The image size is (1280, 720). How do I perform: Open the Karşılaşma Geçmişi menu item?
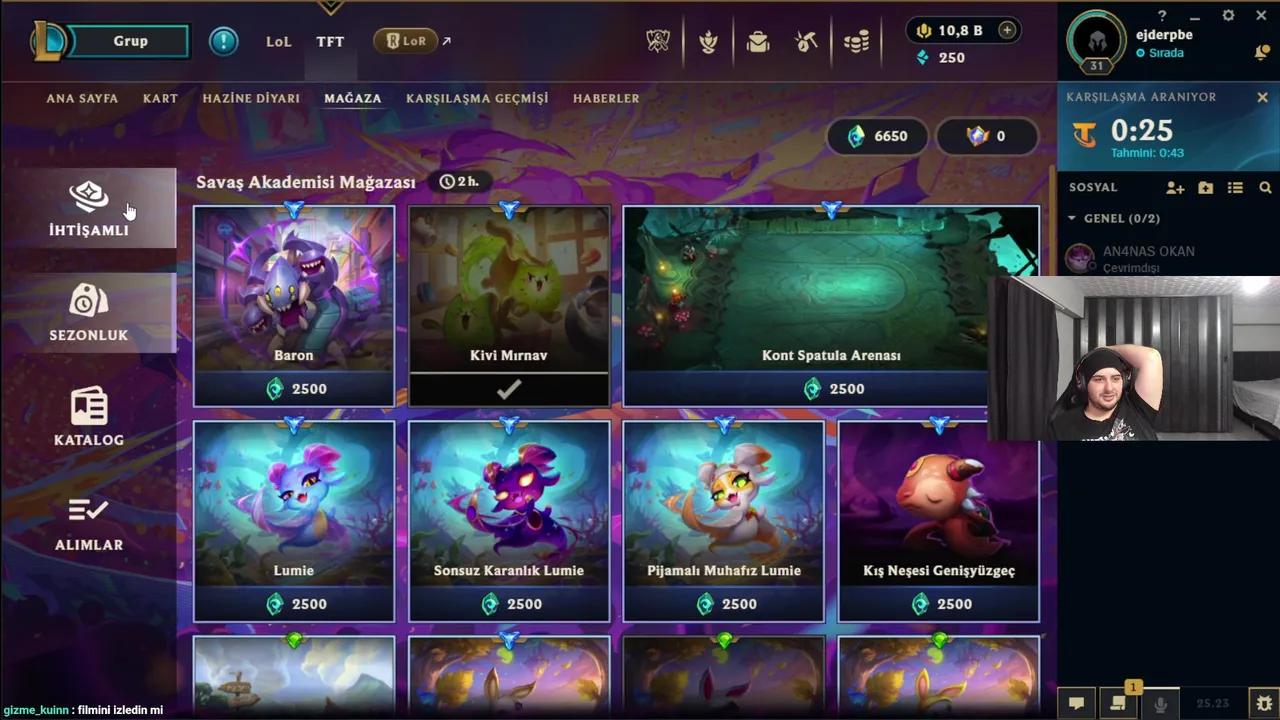coord(477,98)
